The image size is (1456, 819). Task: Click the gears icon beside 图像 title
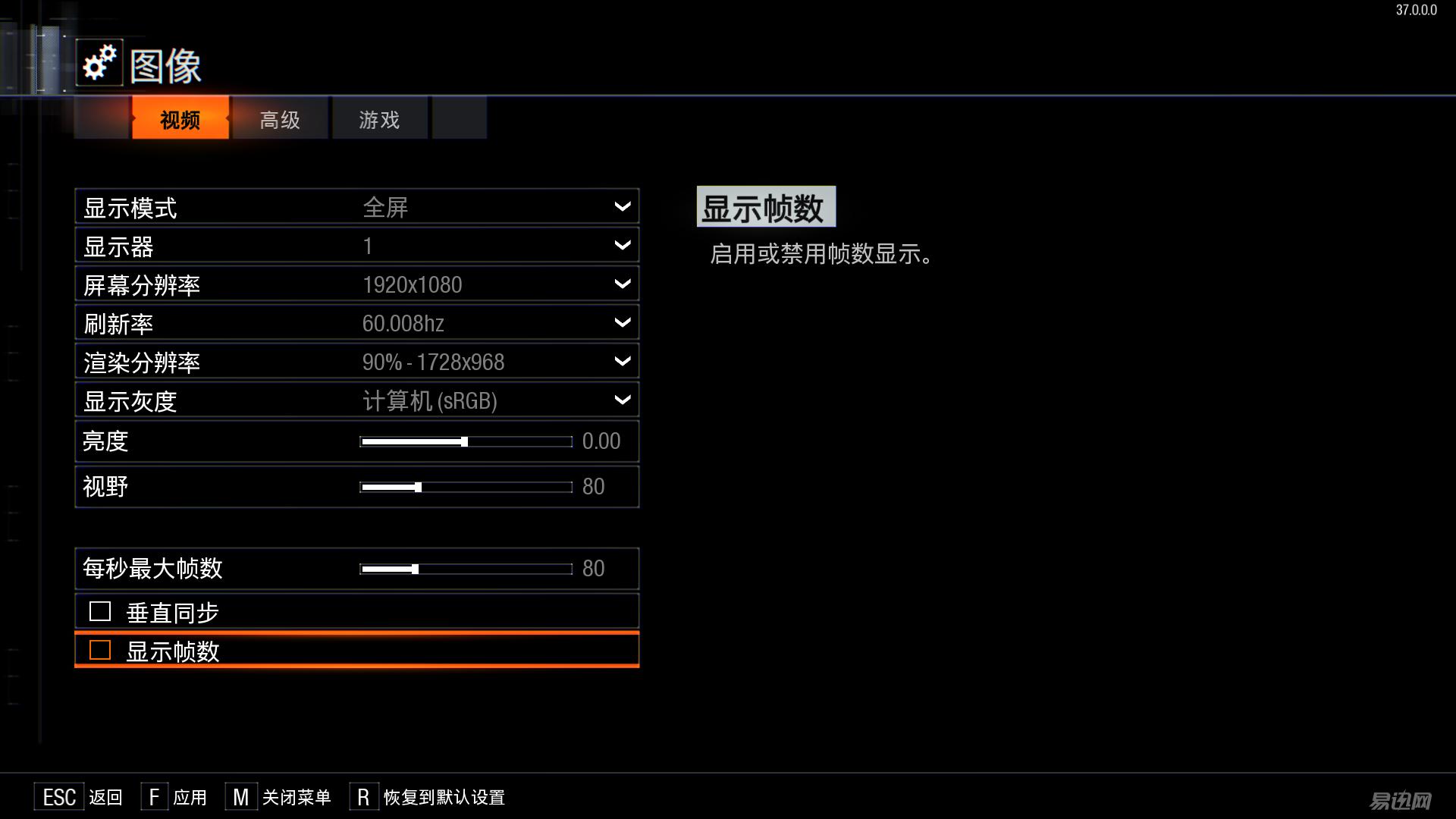coord(99,64)
